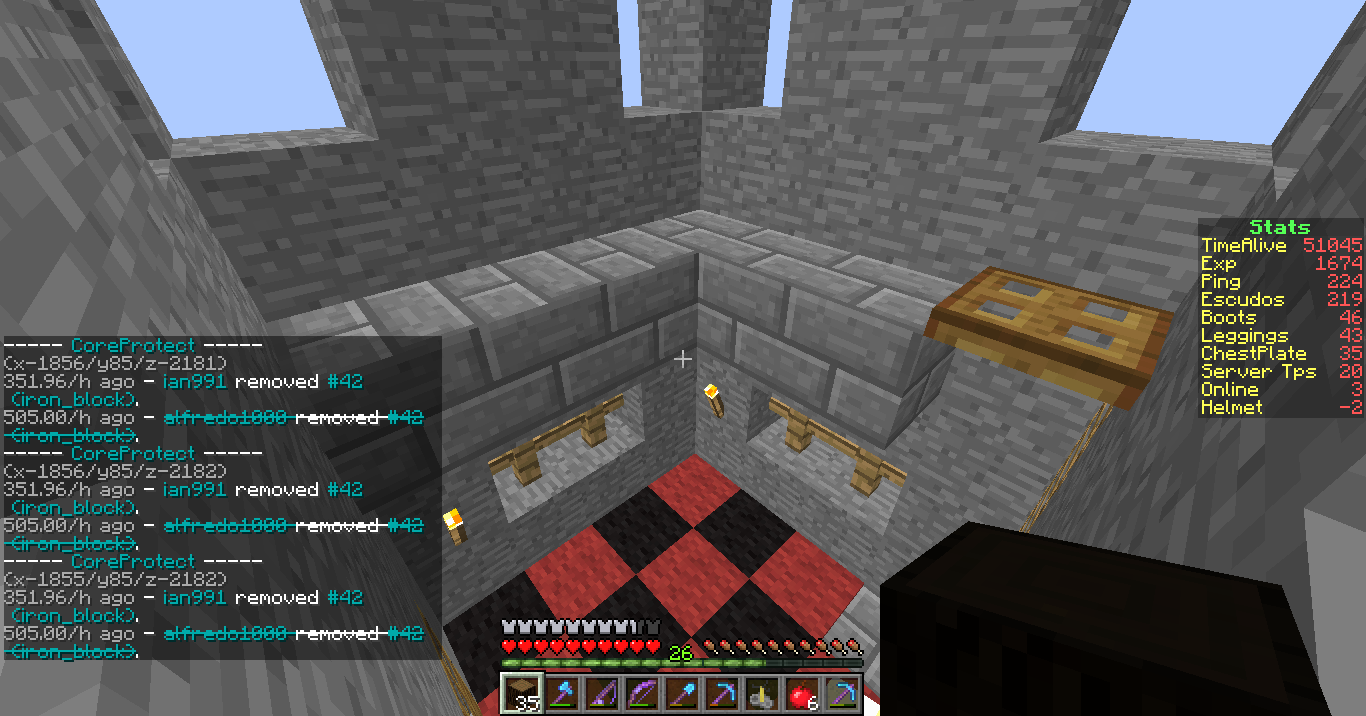Viewport: 1366px width, 716px height.
Task: Select the wood block stack of 35
Action: [520, 693]
